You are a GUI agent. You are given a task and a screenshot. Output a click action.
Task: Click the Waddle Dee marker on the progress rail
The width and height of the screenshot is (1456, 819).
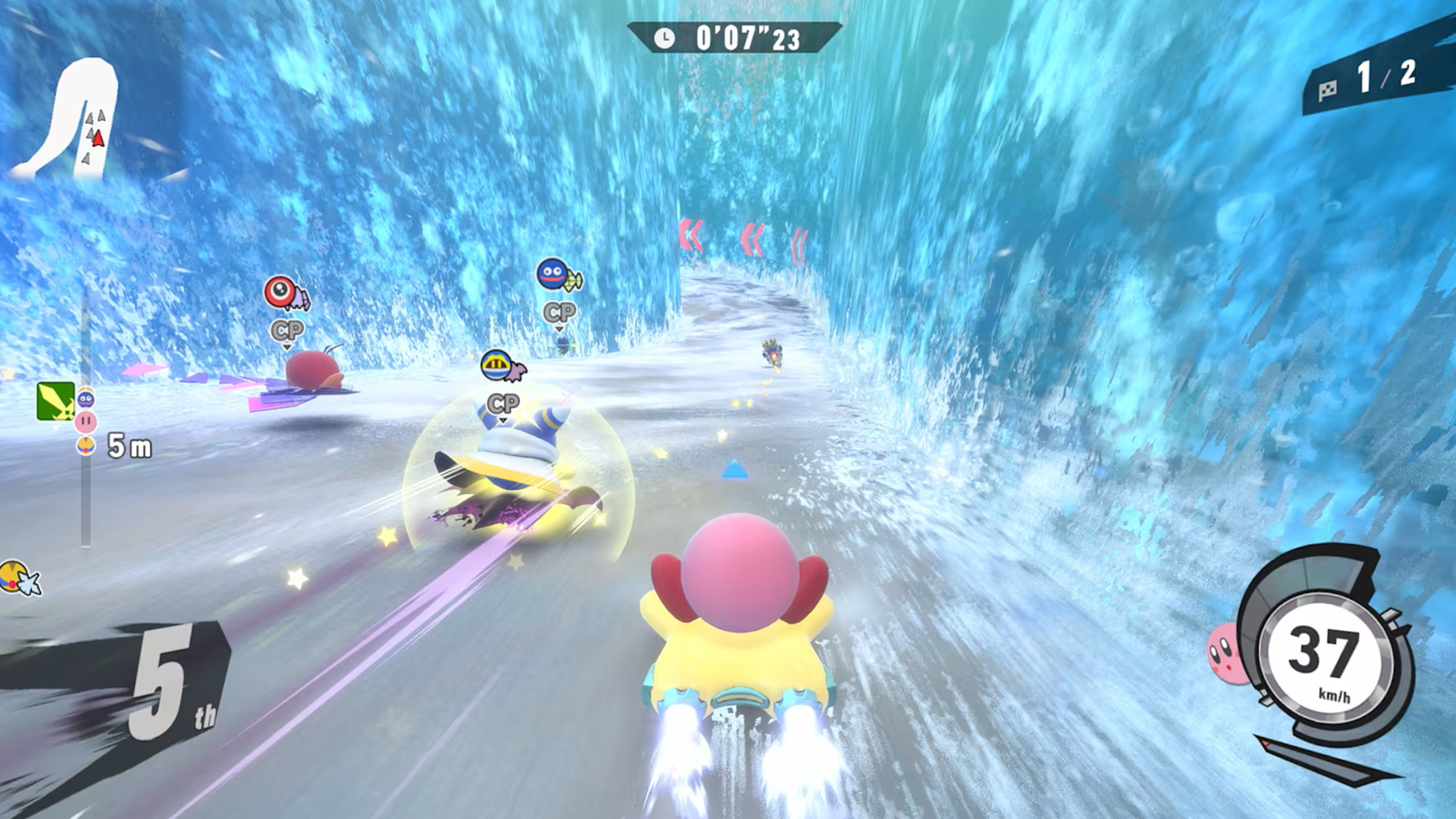[x=85, y=444]
